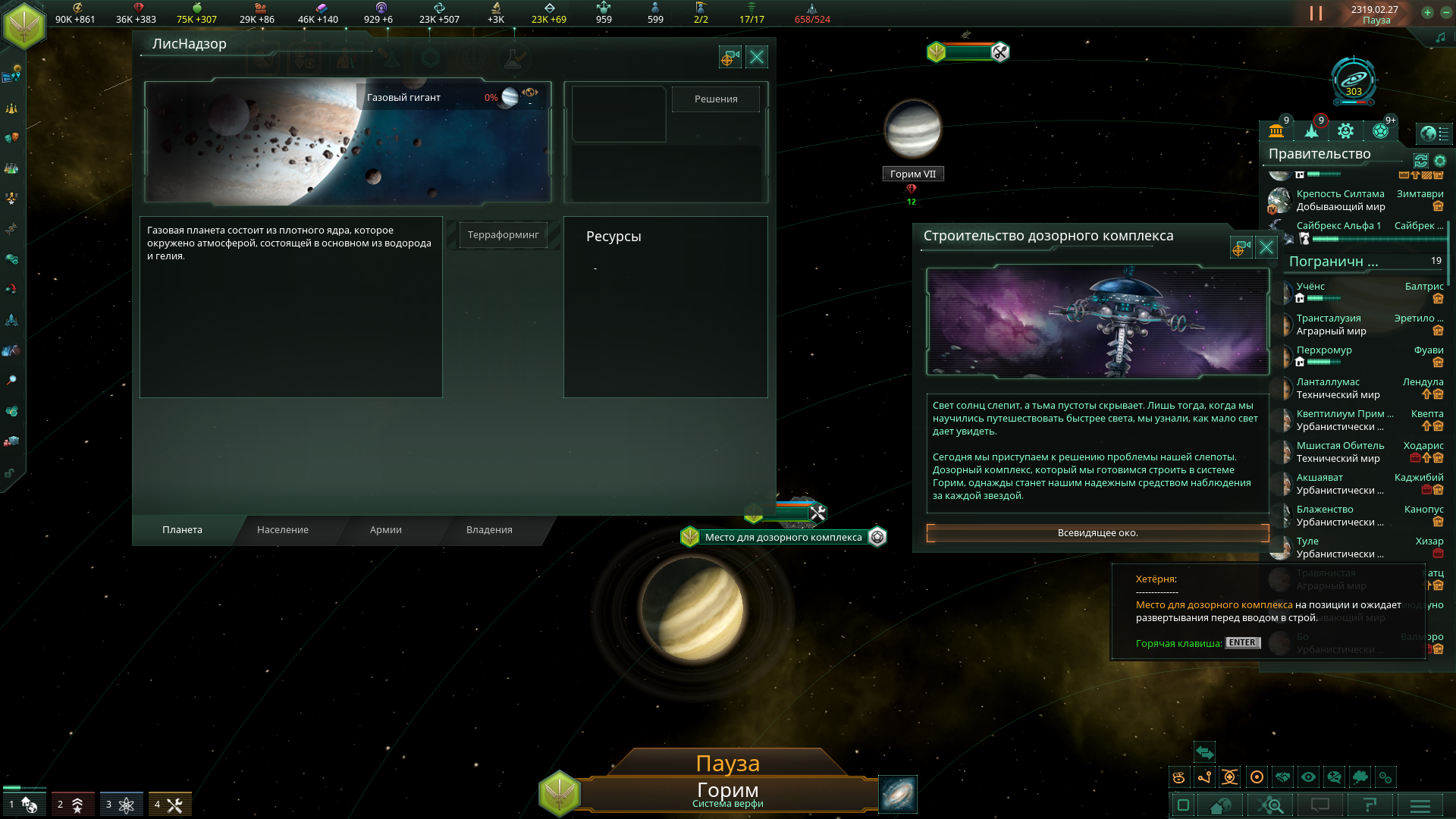Toggle the game pause button

coord(1316,14)
